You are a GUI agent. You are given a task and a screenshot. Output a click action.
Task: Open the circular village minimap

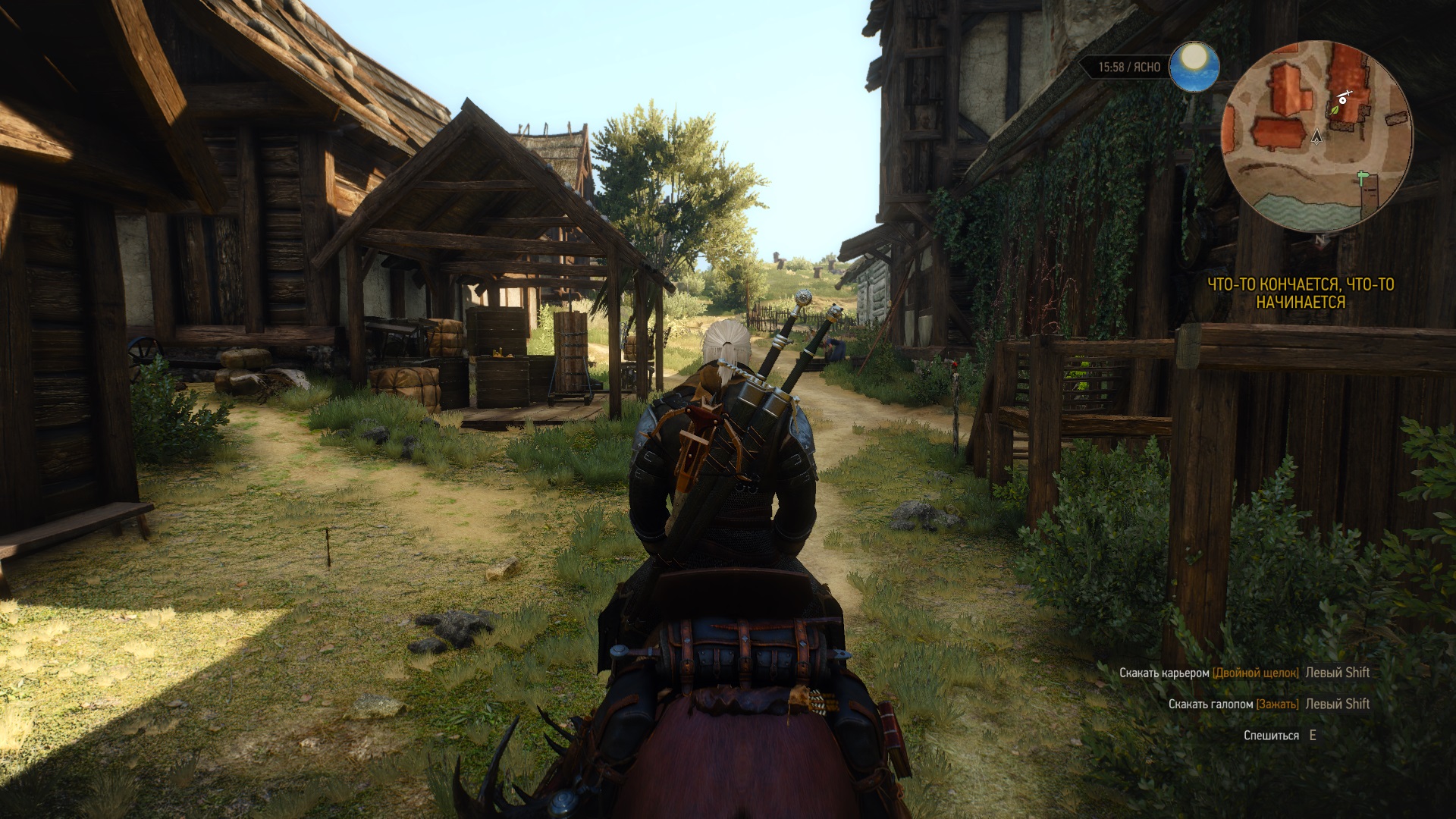pos(1316,137)
